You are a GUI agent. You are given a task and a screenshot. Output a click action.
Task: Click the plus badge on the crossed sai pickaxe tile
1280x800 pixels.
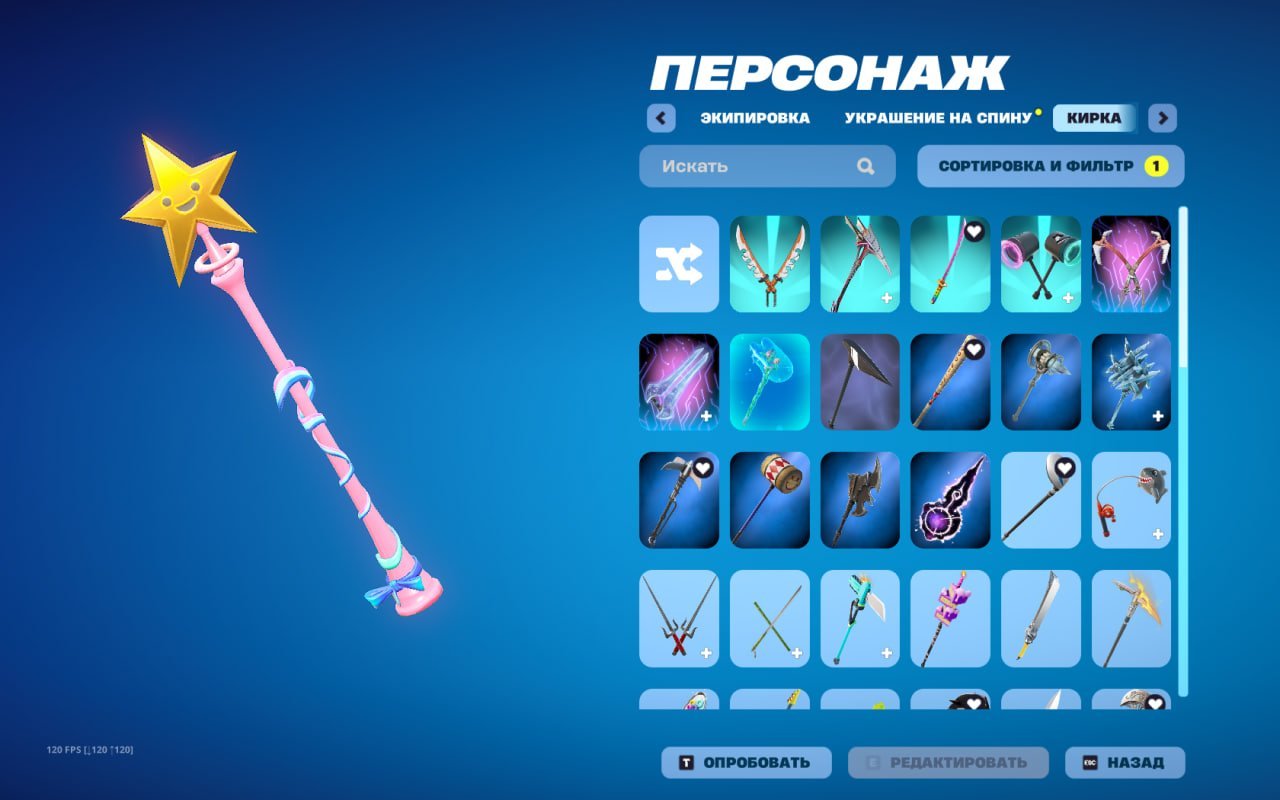click(x=706, y=653)
